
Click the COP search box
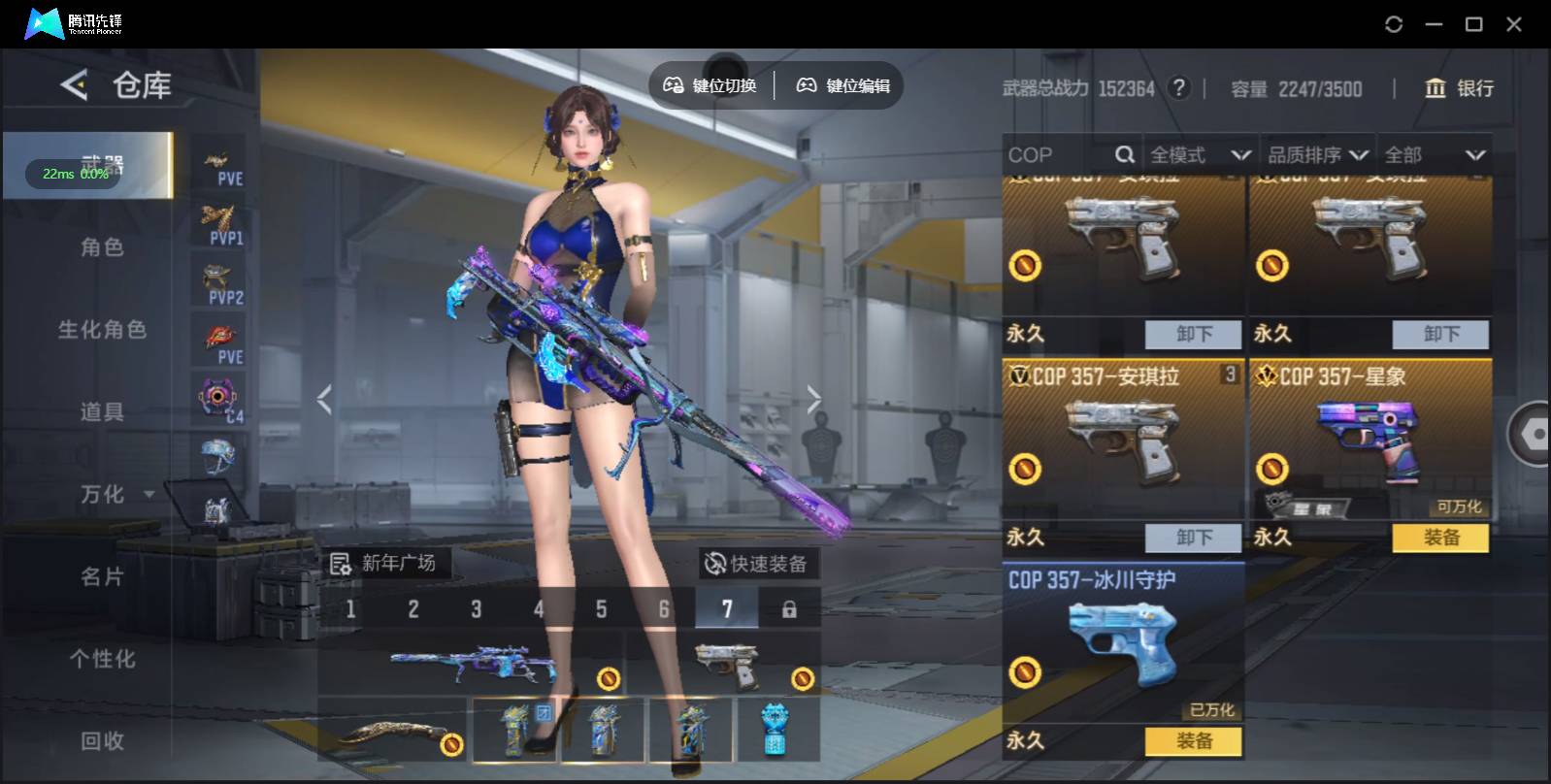[1058, 155]
